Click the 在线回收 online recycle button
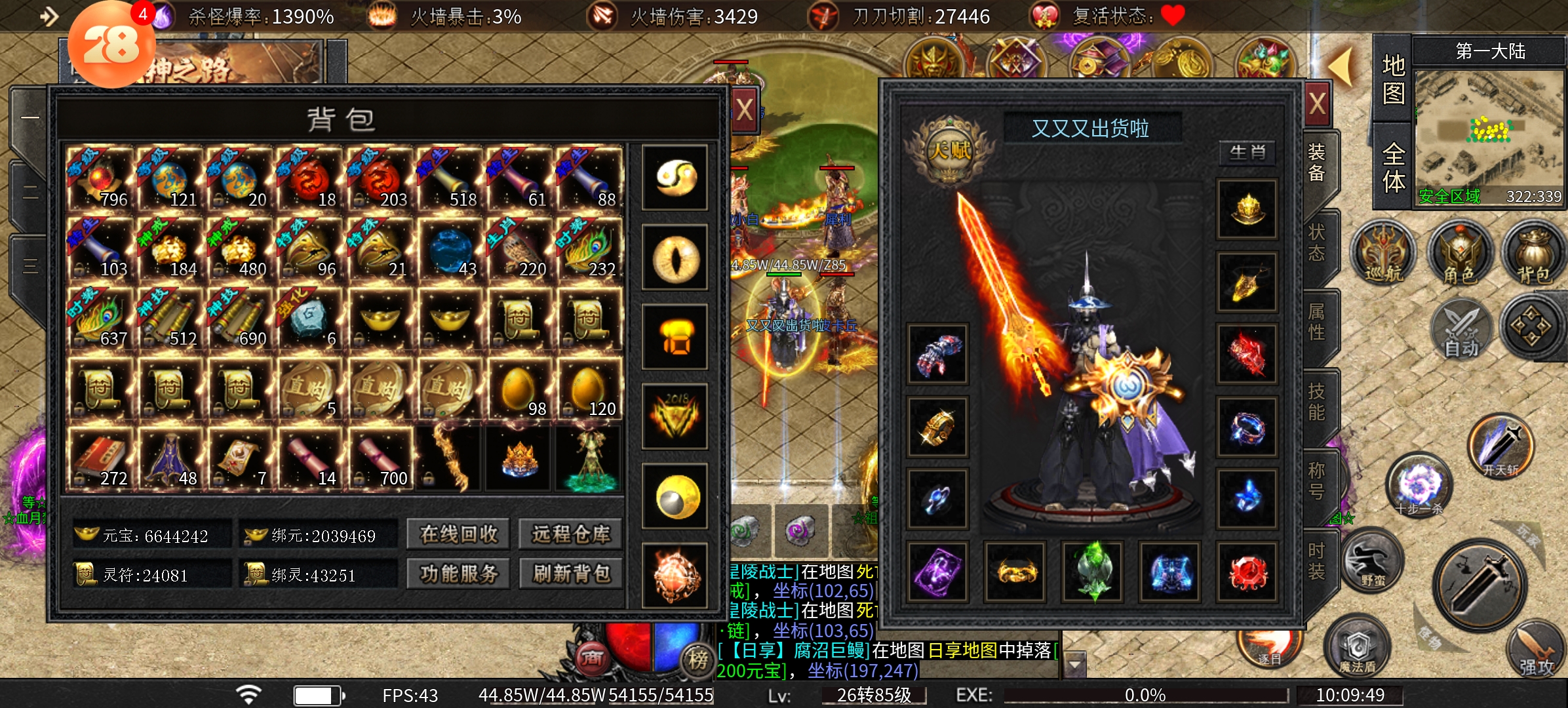This screenshot has width=1568, height=708. 459,535
